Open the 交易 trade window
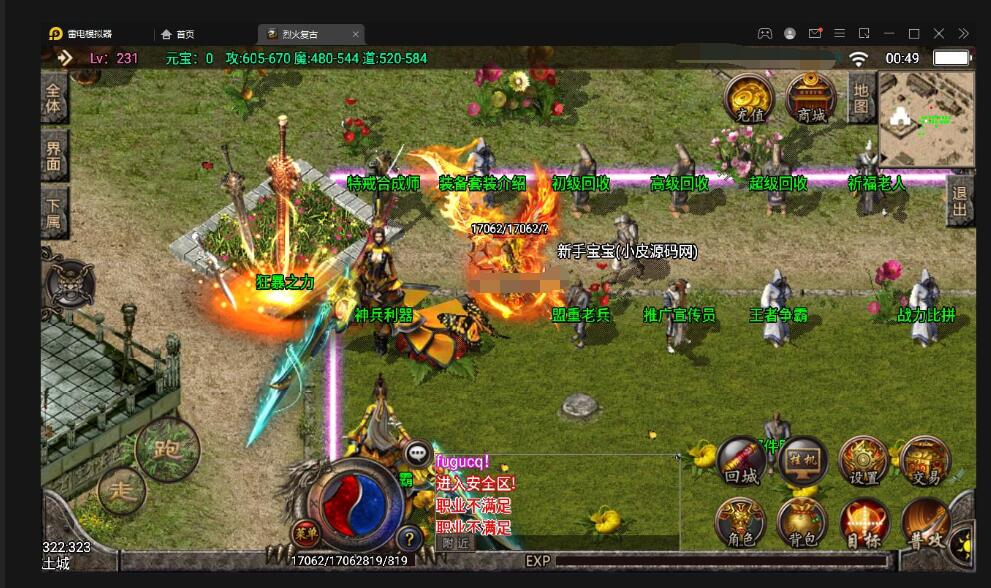This screenshot has width=991, height=588. click(x=924, y=462)
